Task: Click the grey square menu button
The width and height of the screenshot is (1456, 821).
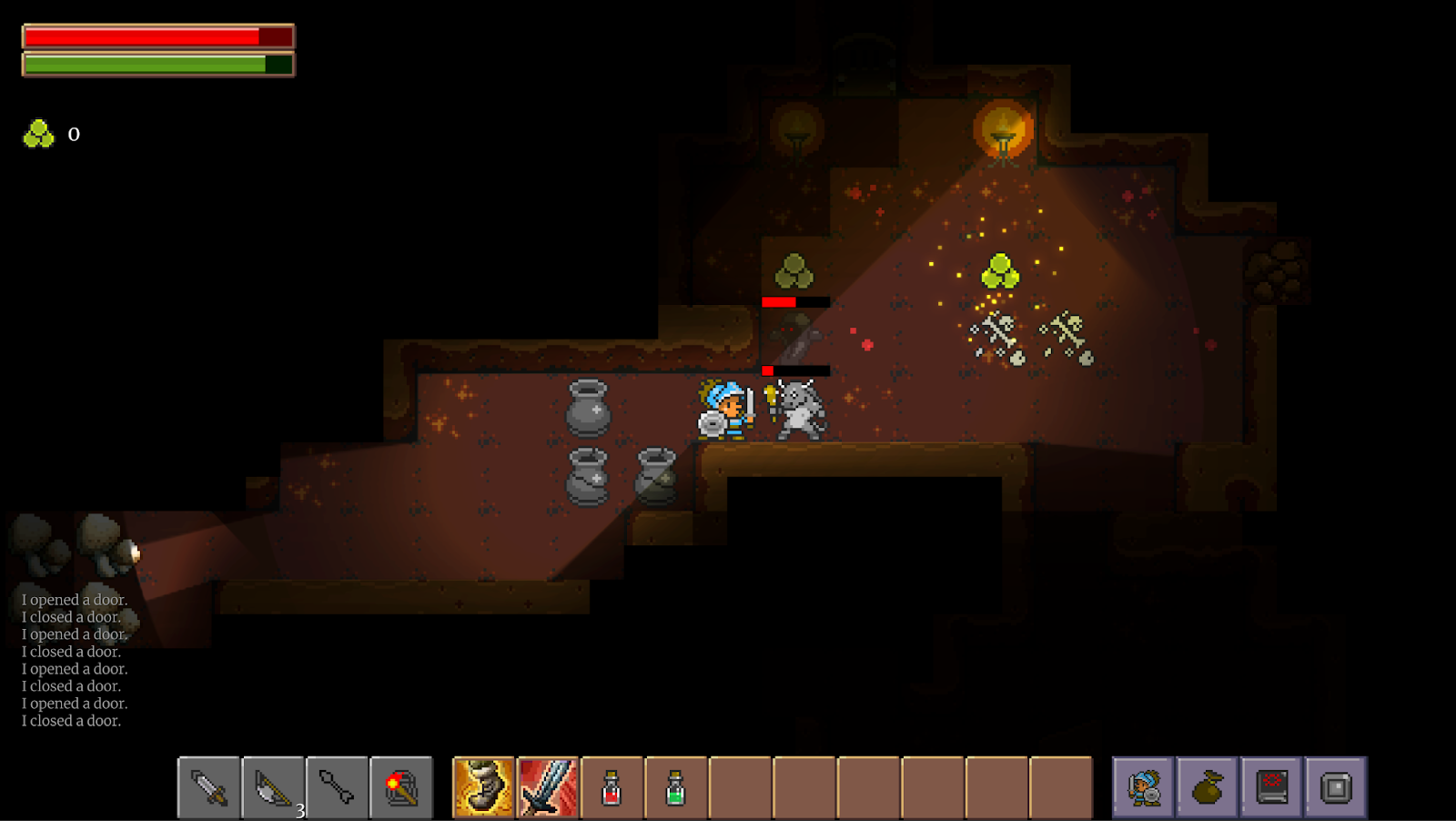Action: (1336, 787)
